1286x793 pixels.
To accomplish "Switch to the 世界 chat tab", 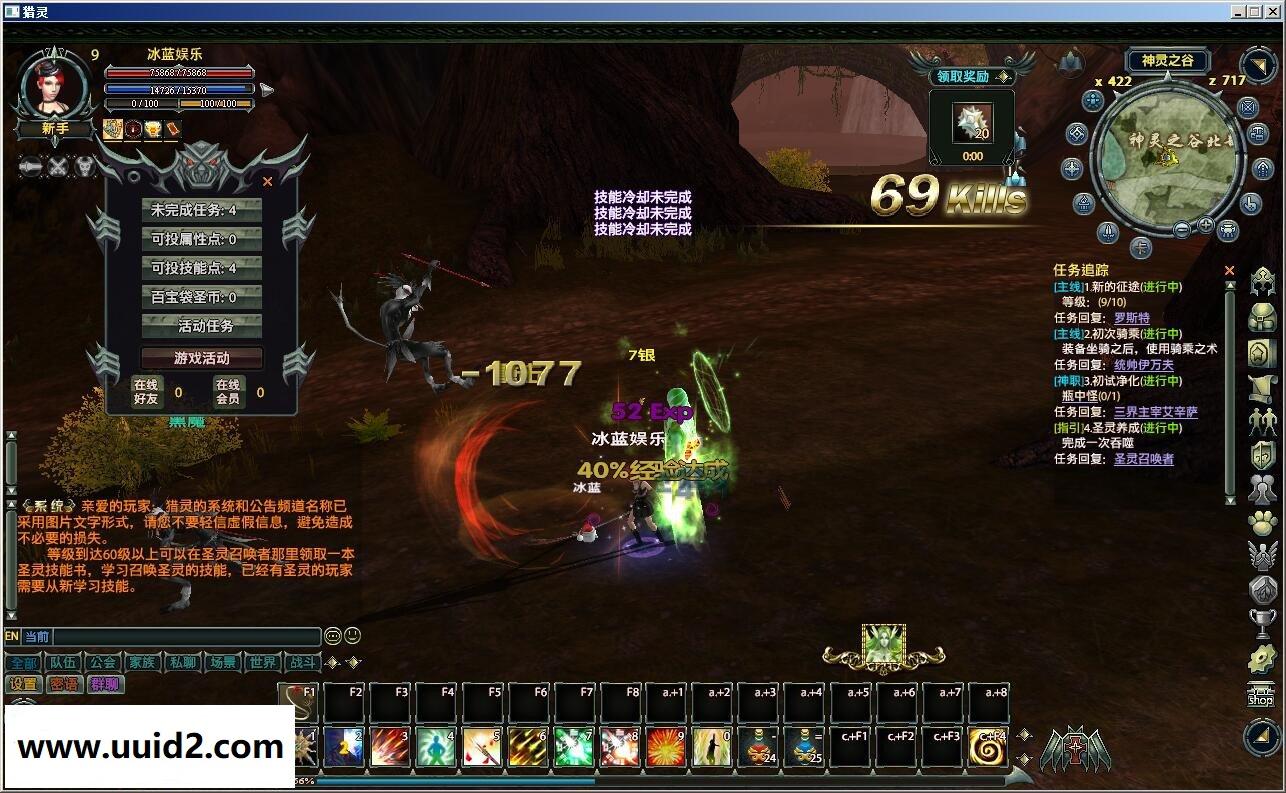I will (x=262, y=662).
